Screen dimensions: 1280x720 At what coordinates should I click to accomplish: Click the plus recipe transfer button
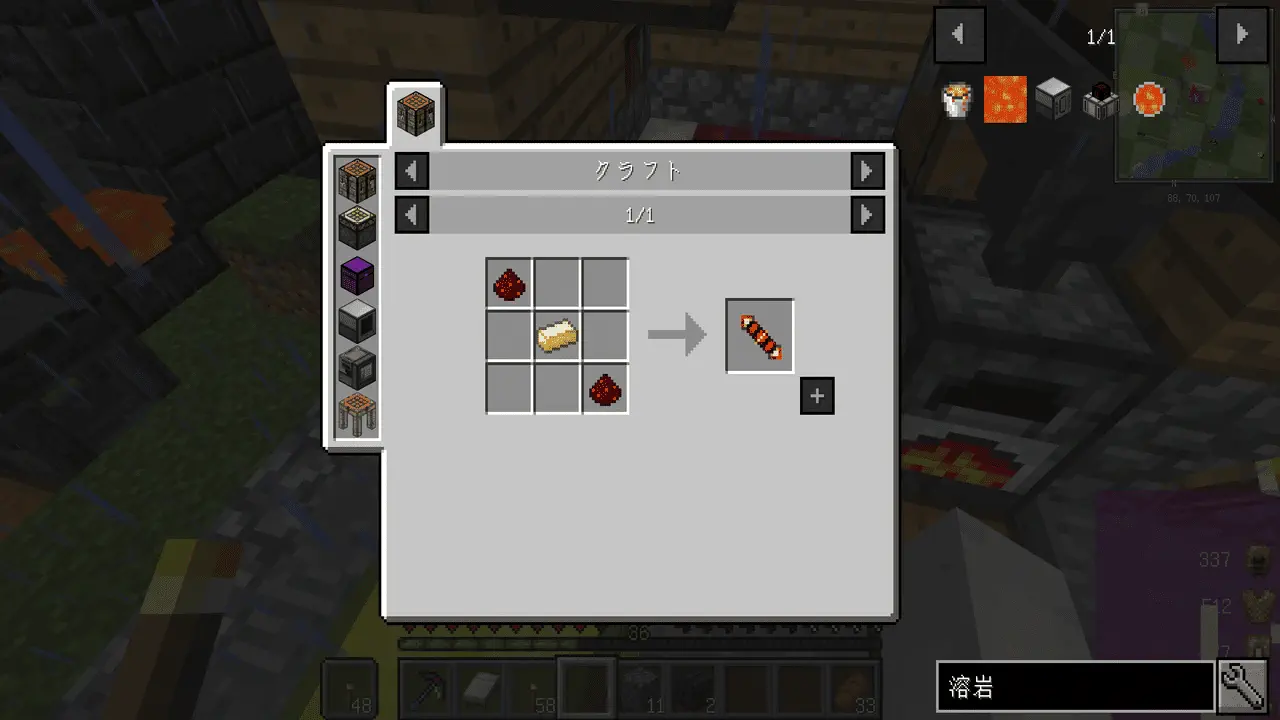817,396
